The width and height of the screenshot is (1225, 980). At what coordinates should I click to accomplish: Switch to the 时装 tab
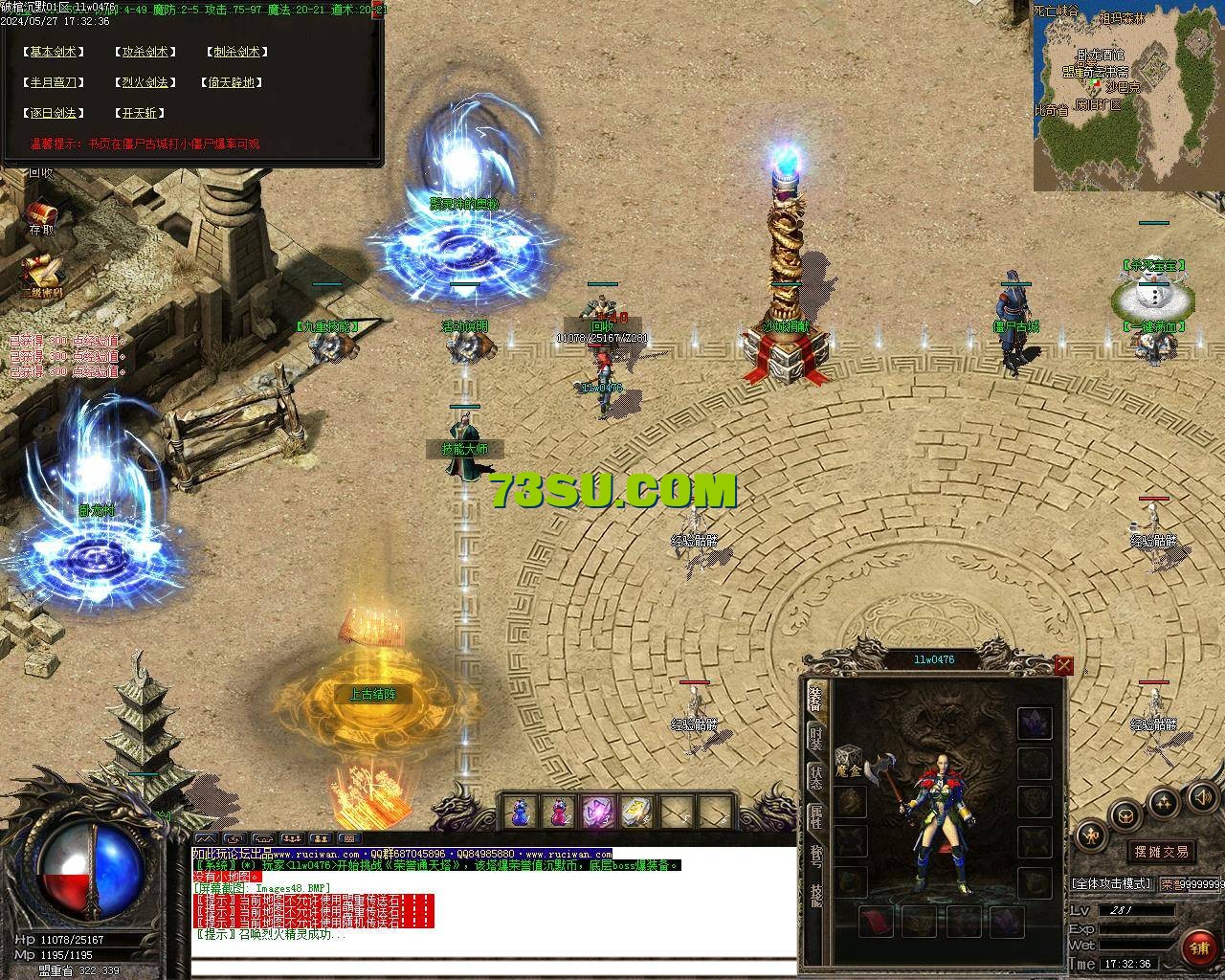815,740
